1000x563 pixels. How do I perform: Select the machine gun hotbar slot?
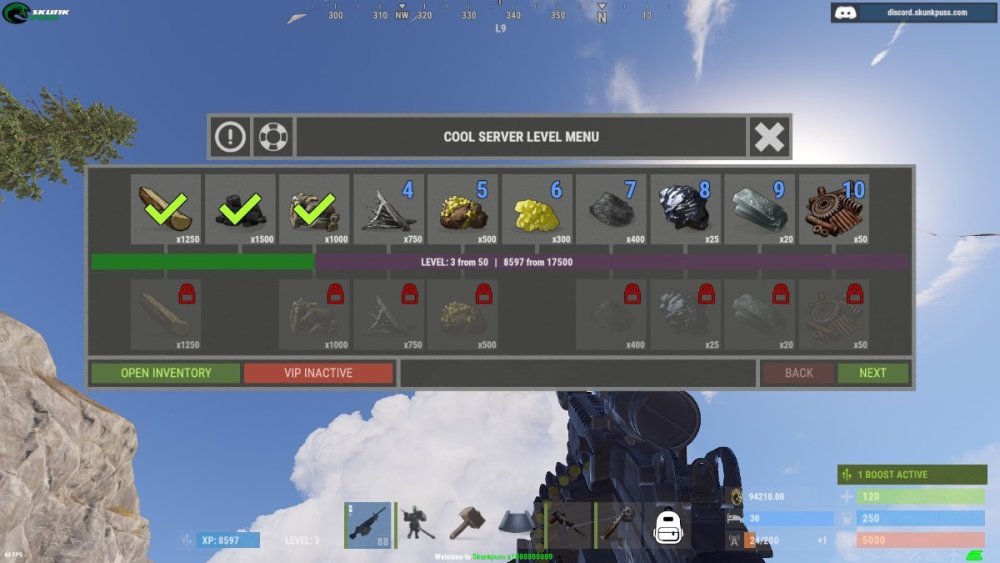coord(368,525)
